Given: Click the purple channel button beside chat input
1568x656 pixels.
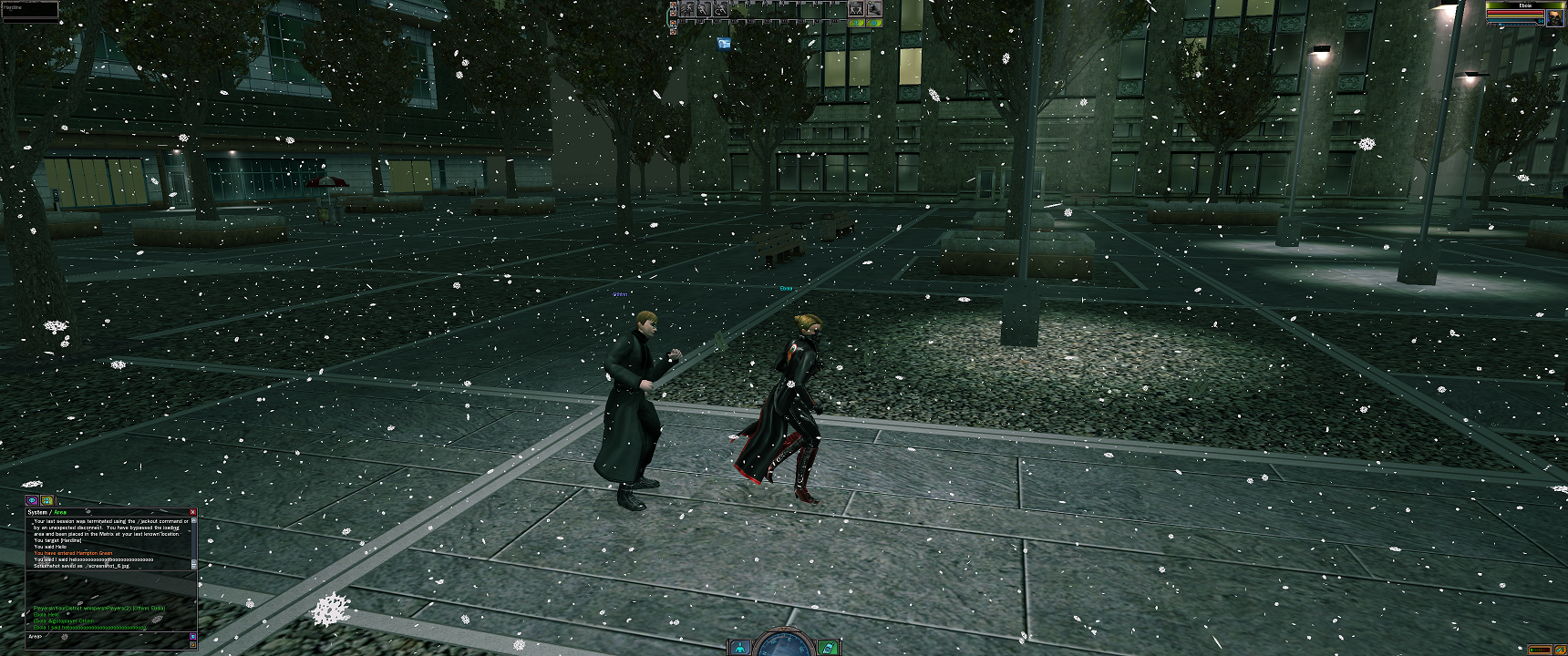Looking at the screenshot, I should [192, 637].
